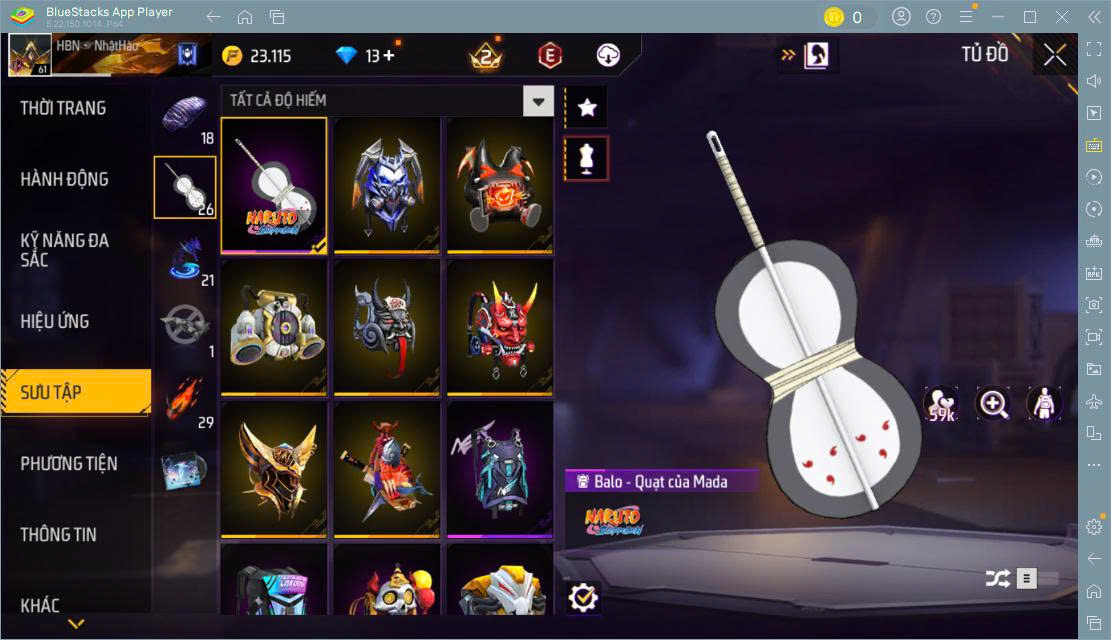Image resolution: width=1111 pixels, height=640 pixels.
Task: Maximize the BlueStacks window
Action: pos(1030,17)
